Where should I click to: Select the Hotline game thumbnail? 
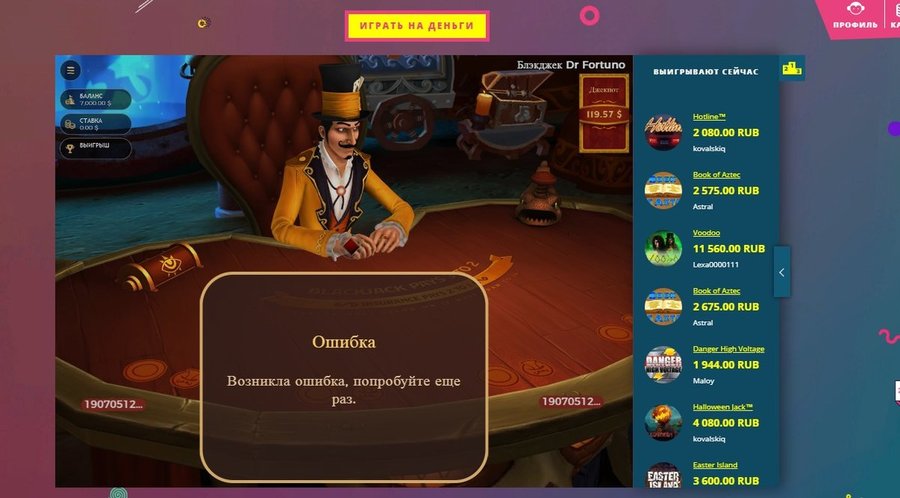663,132
